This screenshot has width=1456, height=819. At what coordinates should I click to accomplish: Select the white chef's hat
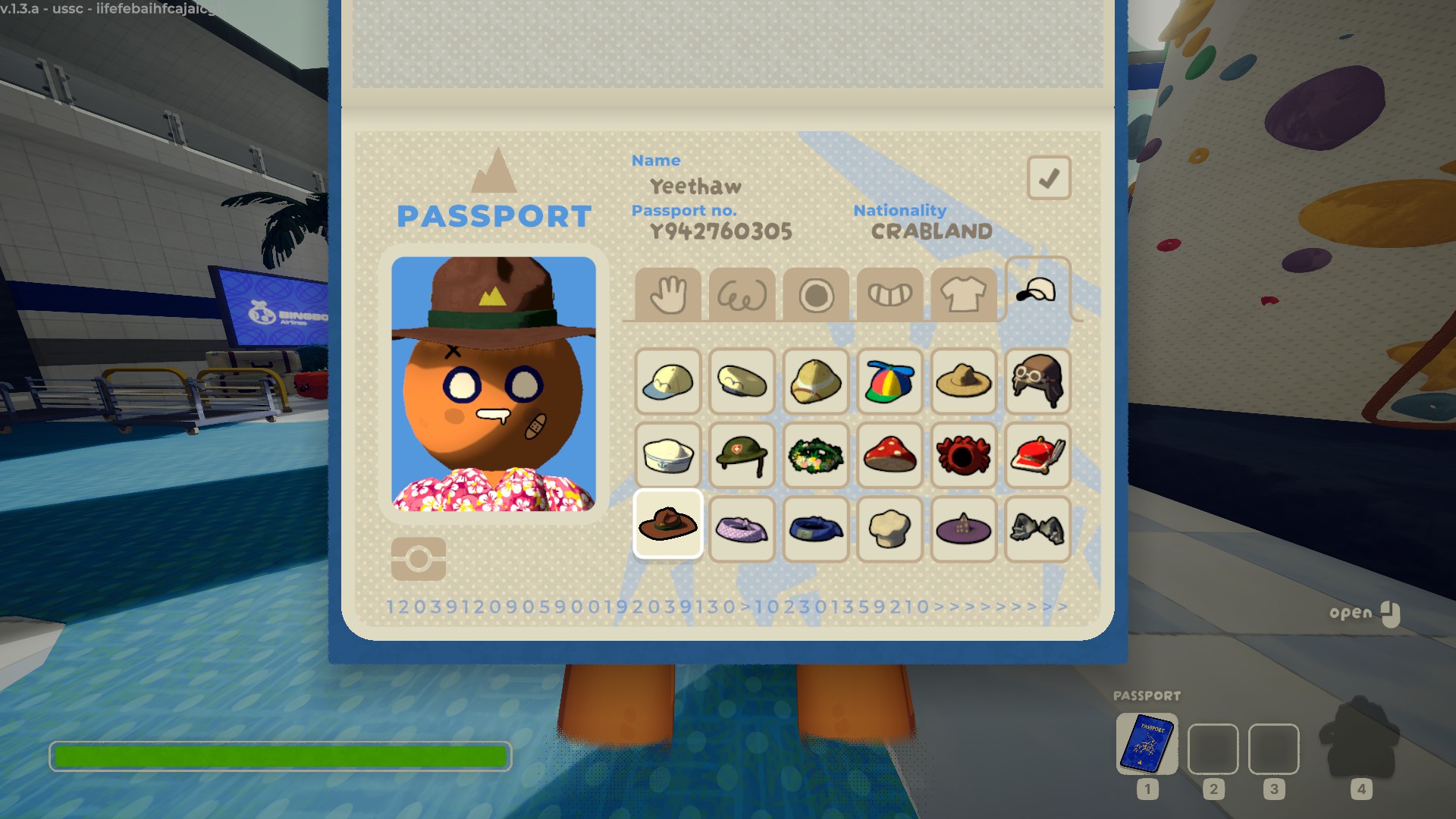click(890, 529)
